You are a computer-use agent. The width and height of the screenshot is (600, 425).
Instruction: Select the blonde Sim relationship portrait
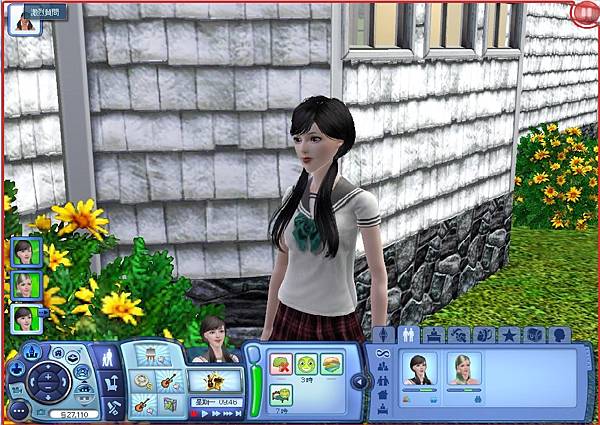point(463,369)
